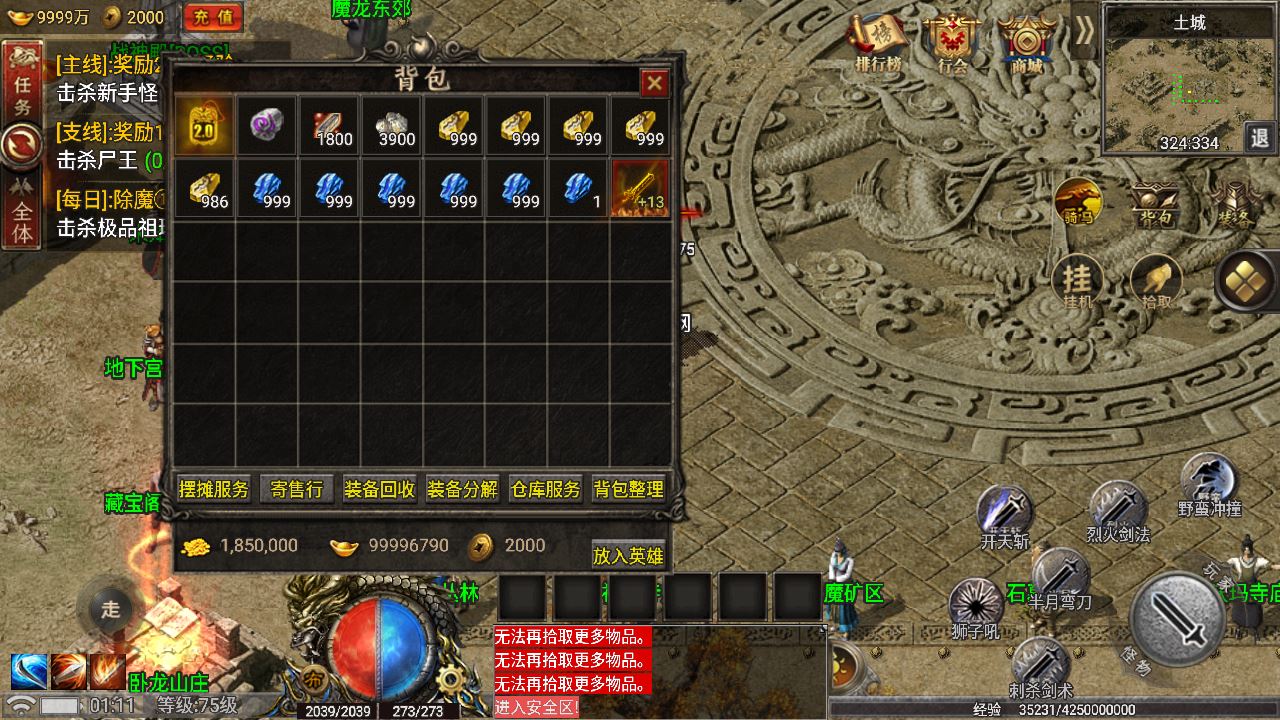This screenshot has height=720, width=1280.
Task: Activate the 烈火剑法 skill
Action: pyautogui.click(x=1117, y=510)
